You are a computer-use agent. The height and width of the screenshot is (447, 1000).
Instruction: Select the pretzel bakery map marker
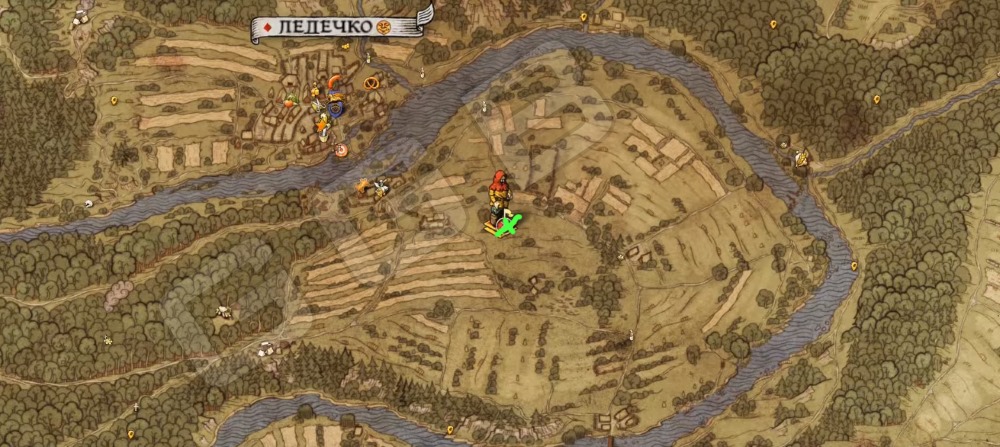point(372,83)
